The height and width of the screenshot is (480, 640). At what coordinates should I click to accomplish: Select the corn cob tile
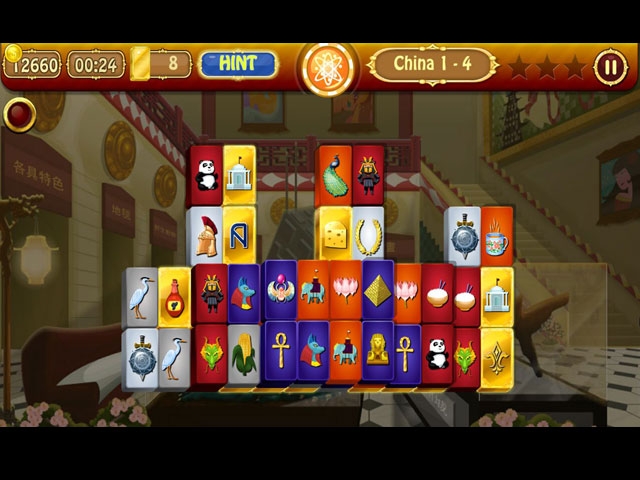243,352
